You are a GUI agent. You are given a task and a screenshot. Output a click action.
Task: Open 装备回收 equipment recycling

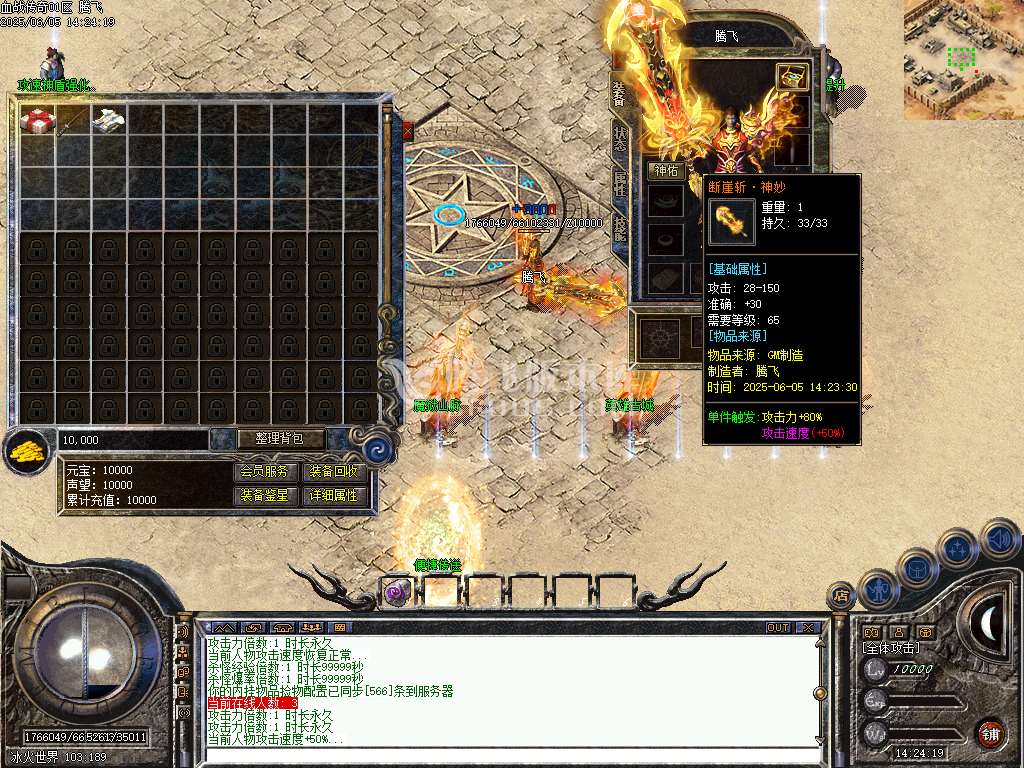[x=334, y=471]
